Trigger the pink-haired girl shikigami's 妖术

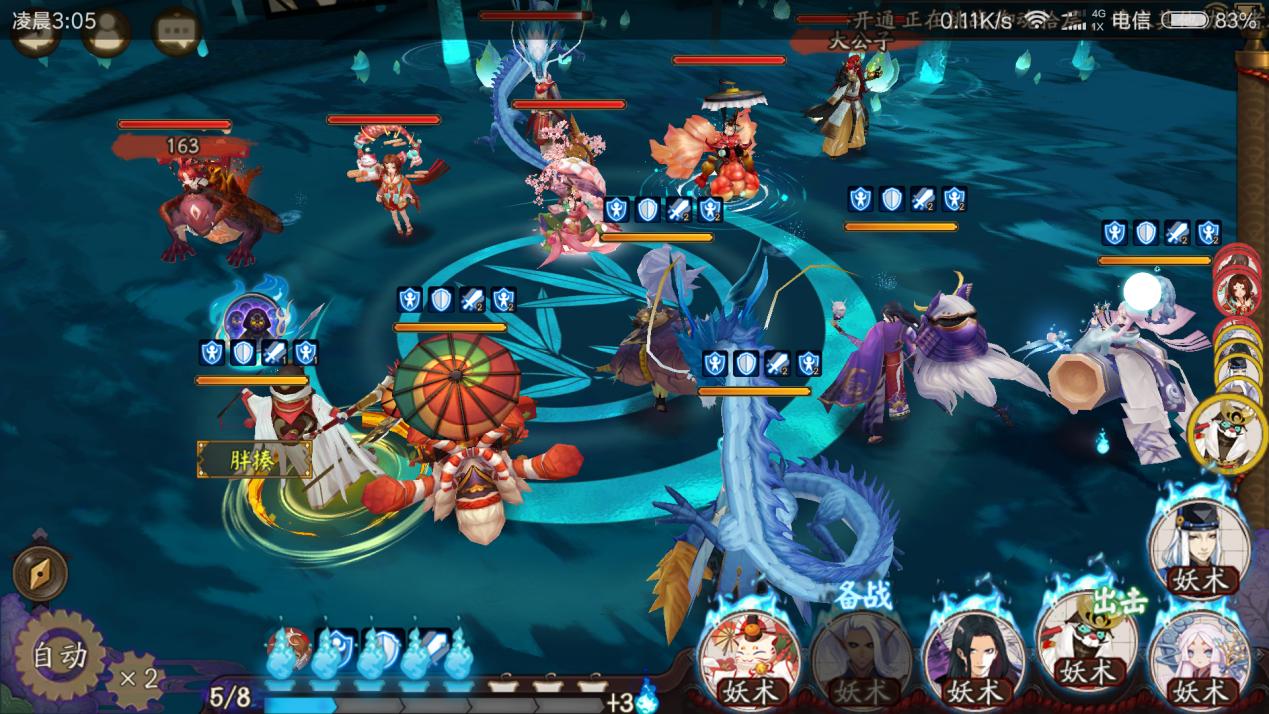[x=1199, y=656]
